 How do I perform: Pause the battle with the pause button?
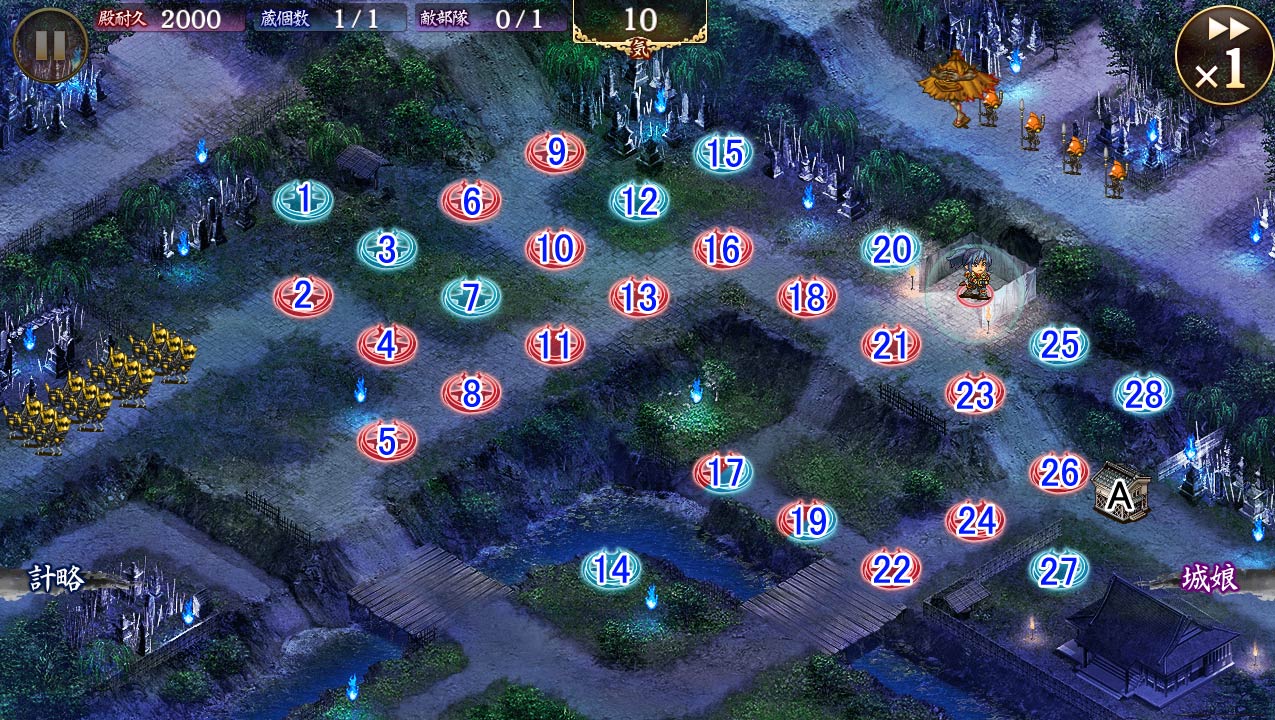(50, 45)
